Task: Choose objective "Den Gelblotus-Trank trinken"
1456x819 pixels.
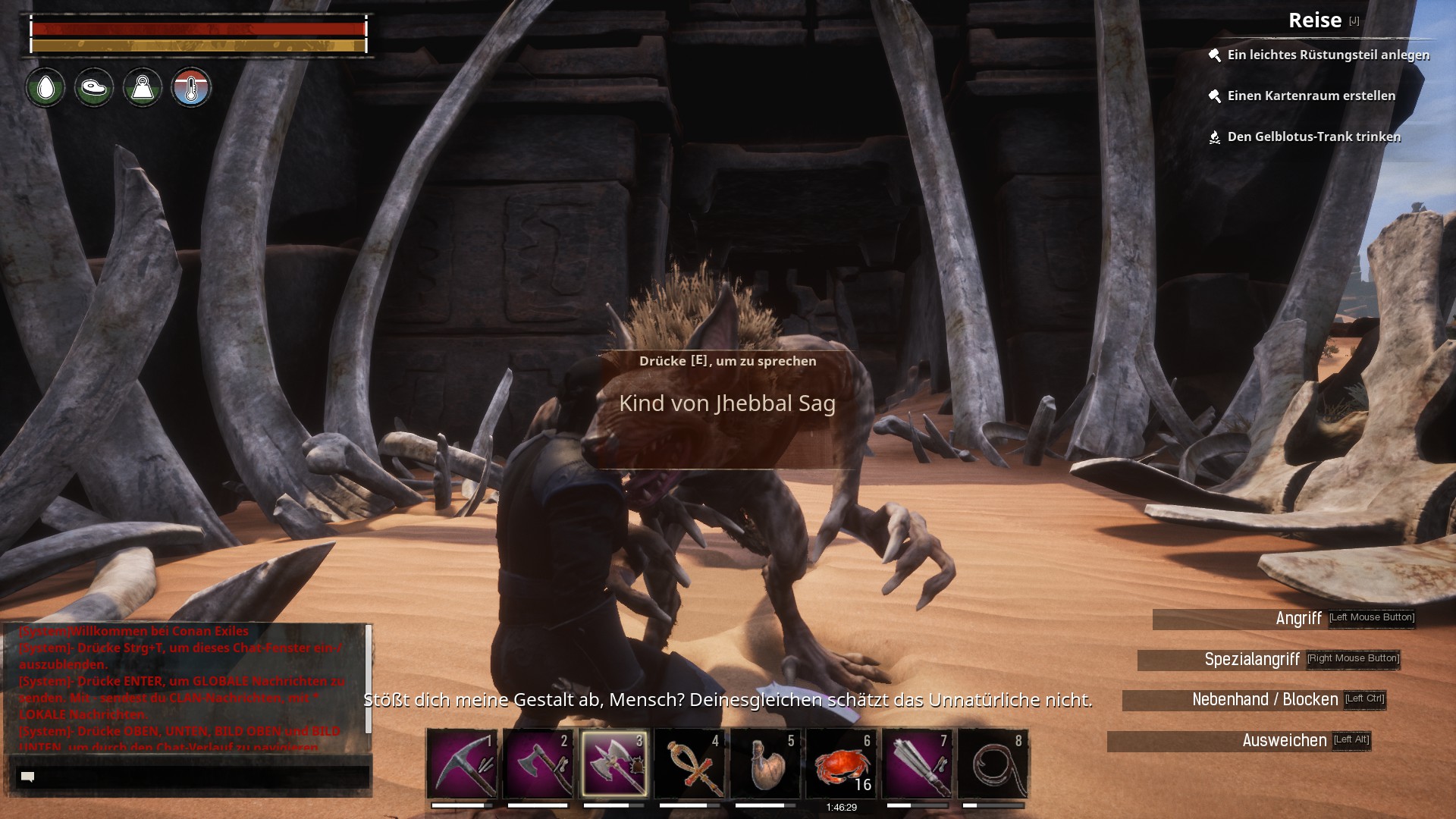Action: pyautogui.click(x=1313, y=136)
